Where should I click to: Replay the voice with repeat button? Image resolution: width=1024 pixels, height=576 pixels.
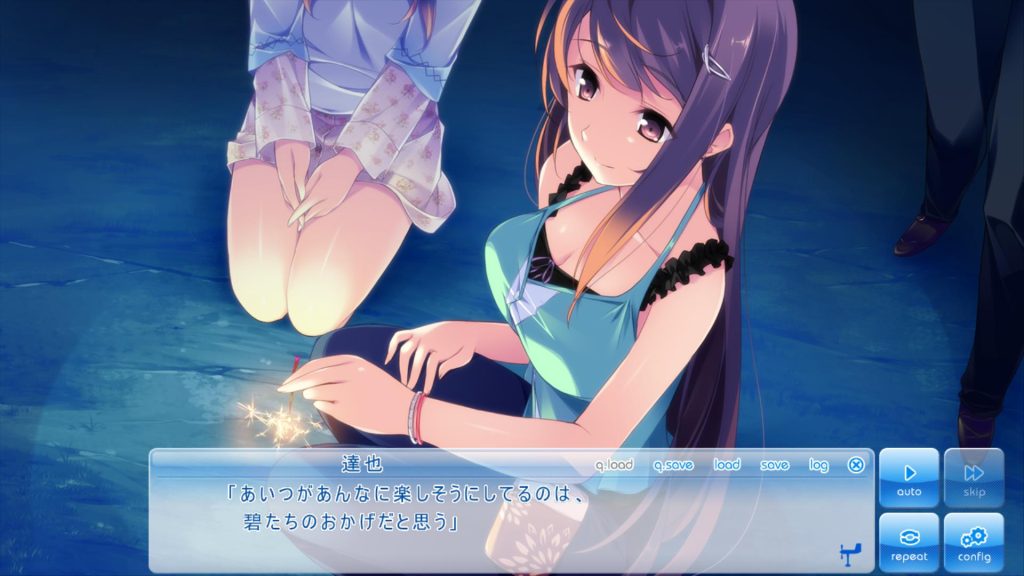point(909,542)
